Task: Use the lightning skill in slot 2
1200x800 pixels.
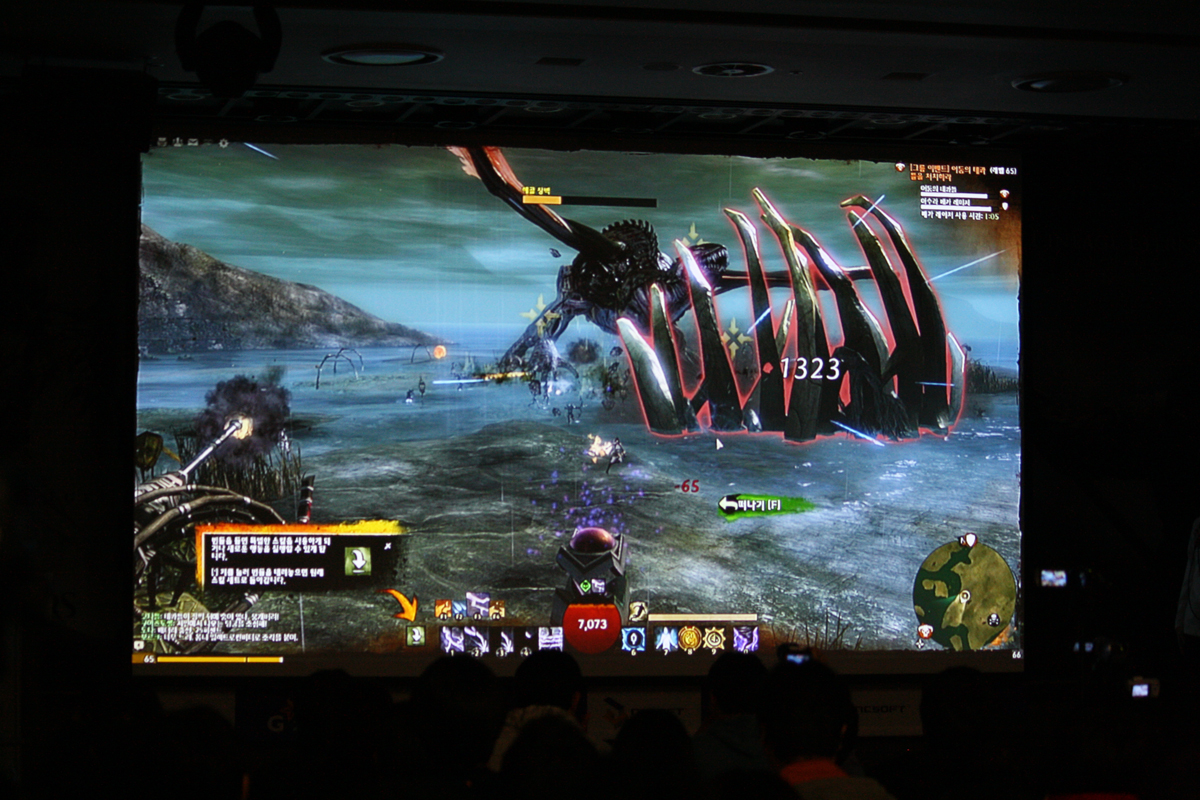Action: 476,639
